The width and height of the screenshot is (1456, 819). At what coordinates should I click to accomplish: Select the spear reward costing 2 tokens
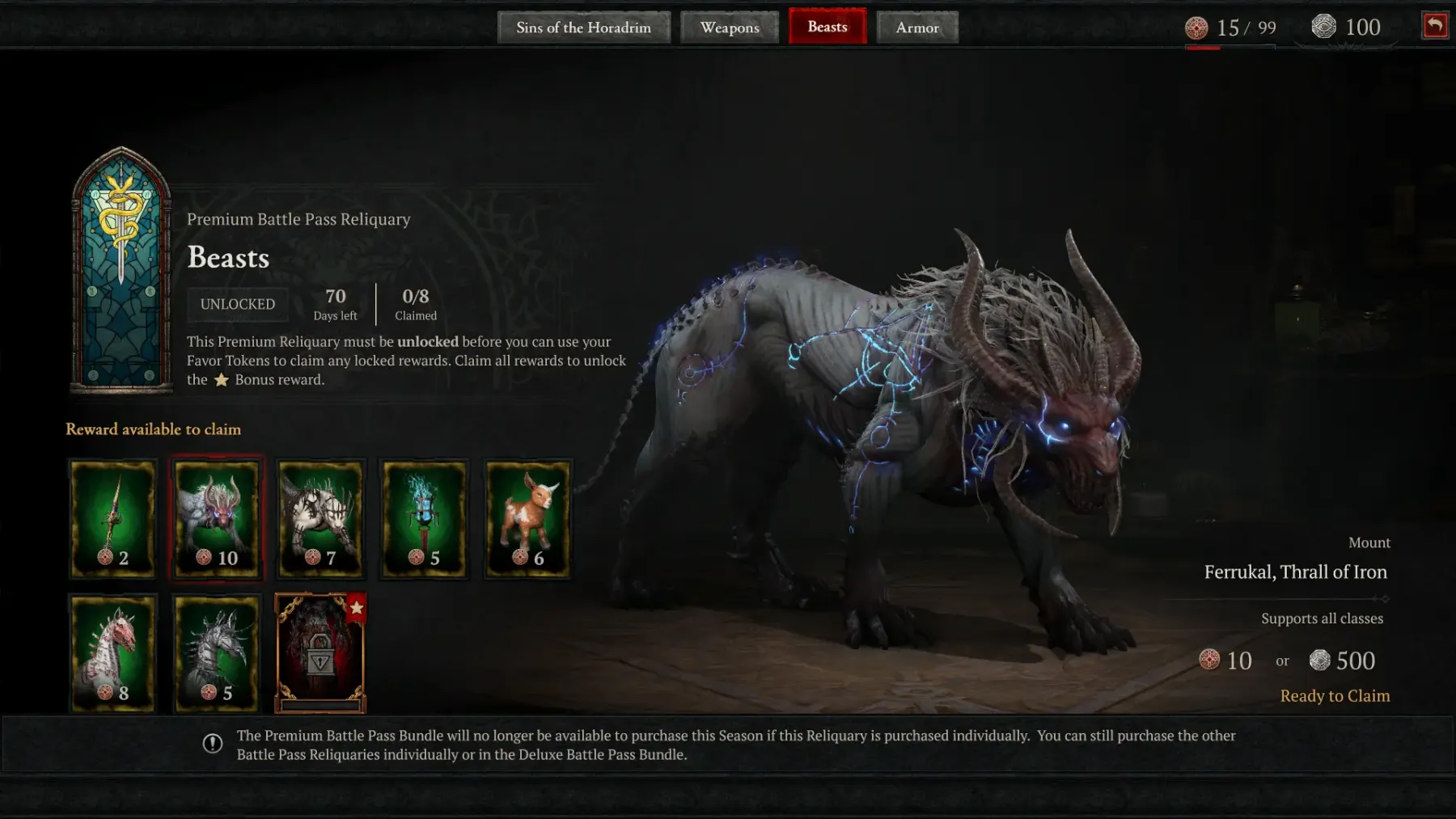112,518
